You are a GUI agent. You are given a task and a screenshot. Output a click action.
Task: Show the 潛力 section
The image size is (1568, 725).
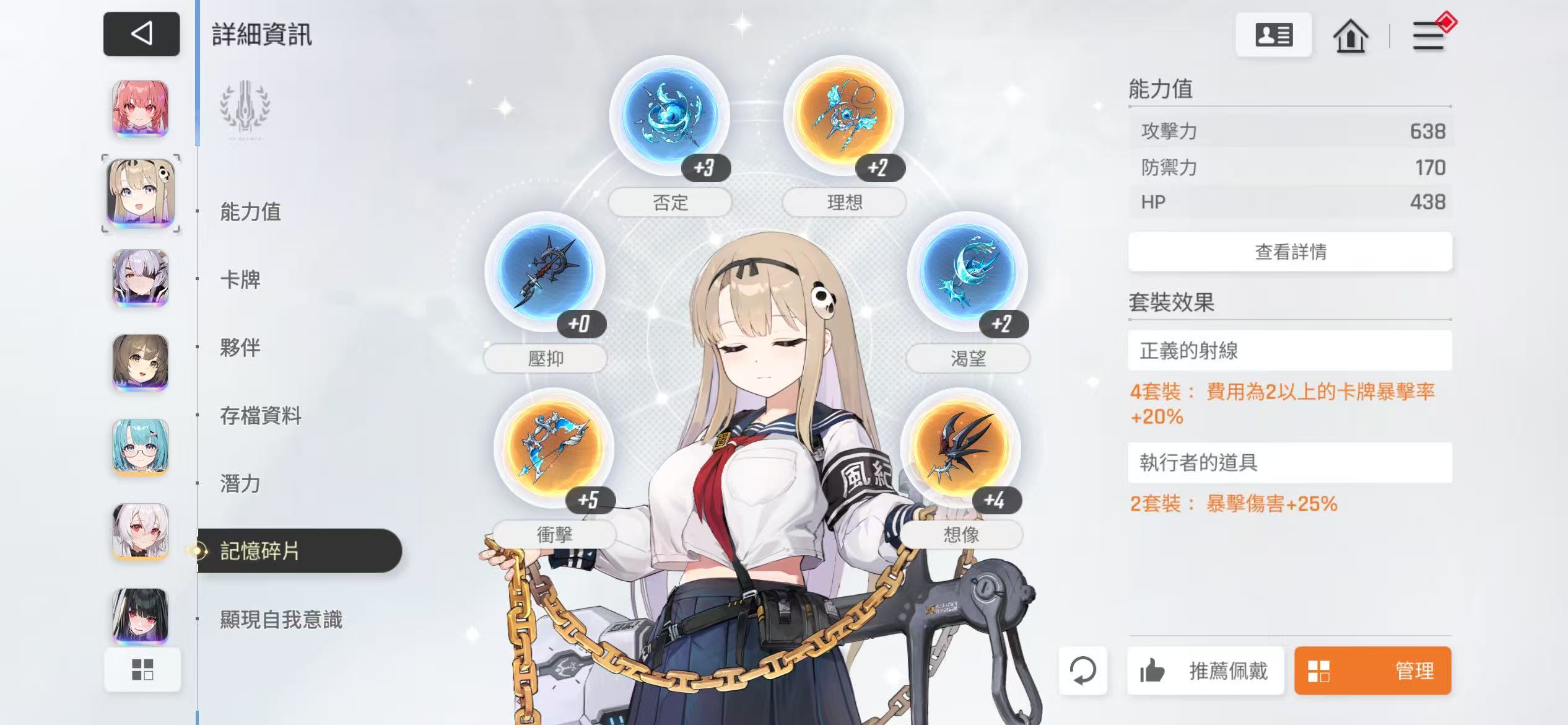(240, 483)
